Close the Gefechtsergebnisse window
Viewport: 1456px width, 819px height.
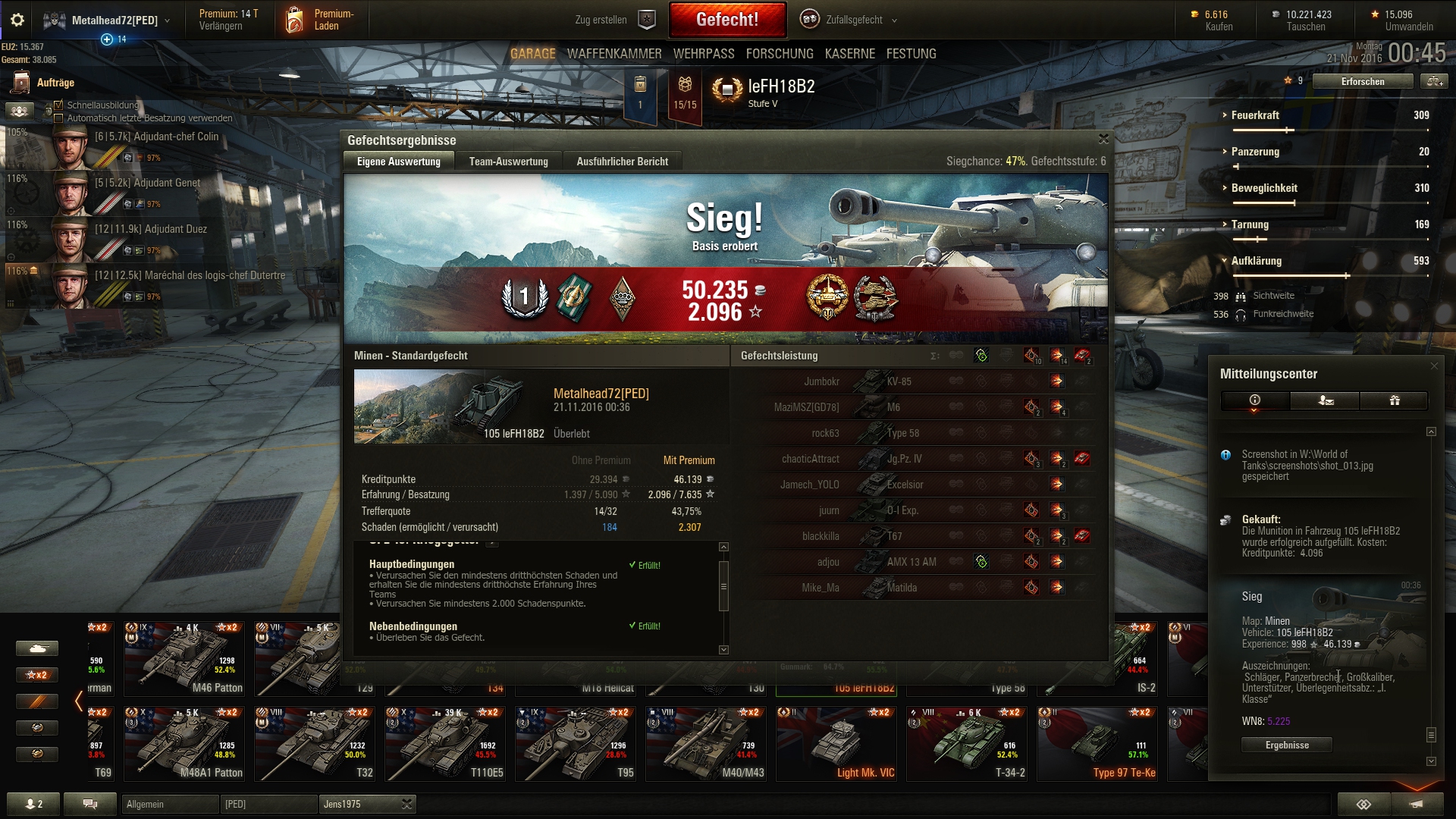pos(1103,139)
